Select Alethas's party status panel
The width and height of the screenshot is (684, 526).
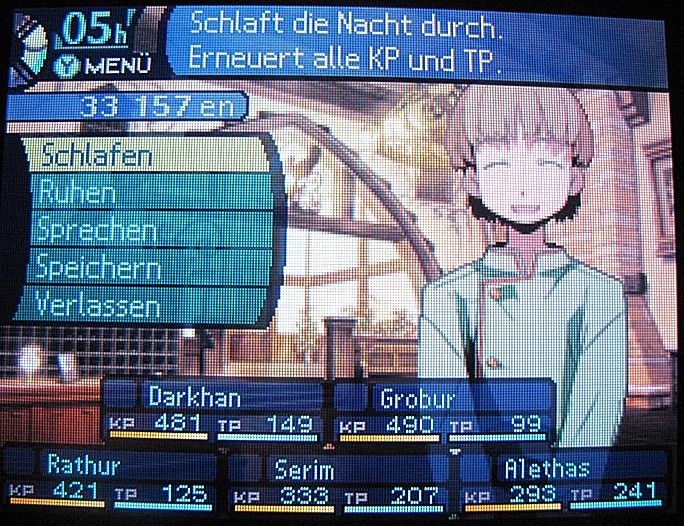coord(564,481)
